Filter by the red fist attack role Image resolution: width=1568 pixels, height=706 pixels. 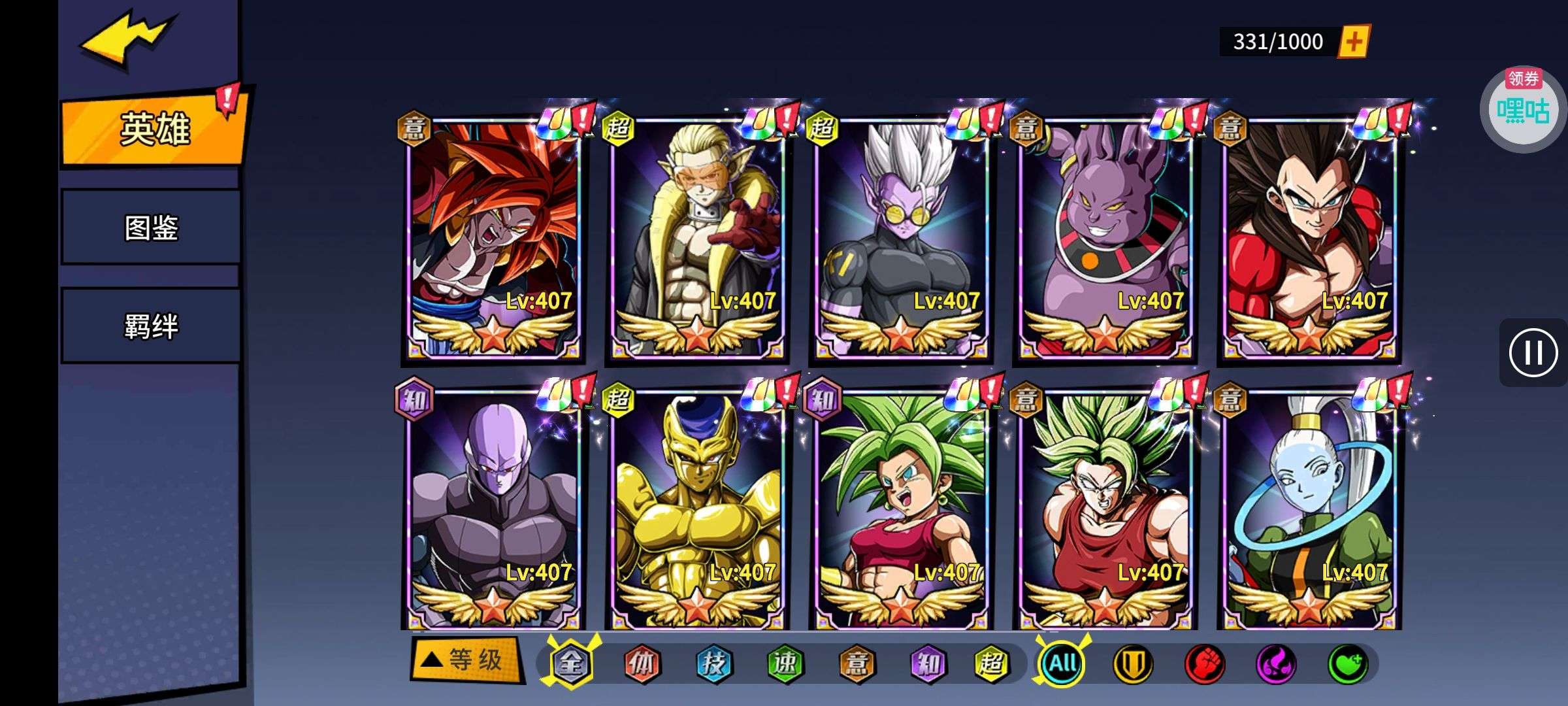coord(1204,664)
